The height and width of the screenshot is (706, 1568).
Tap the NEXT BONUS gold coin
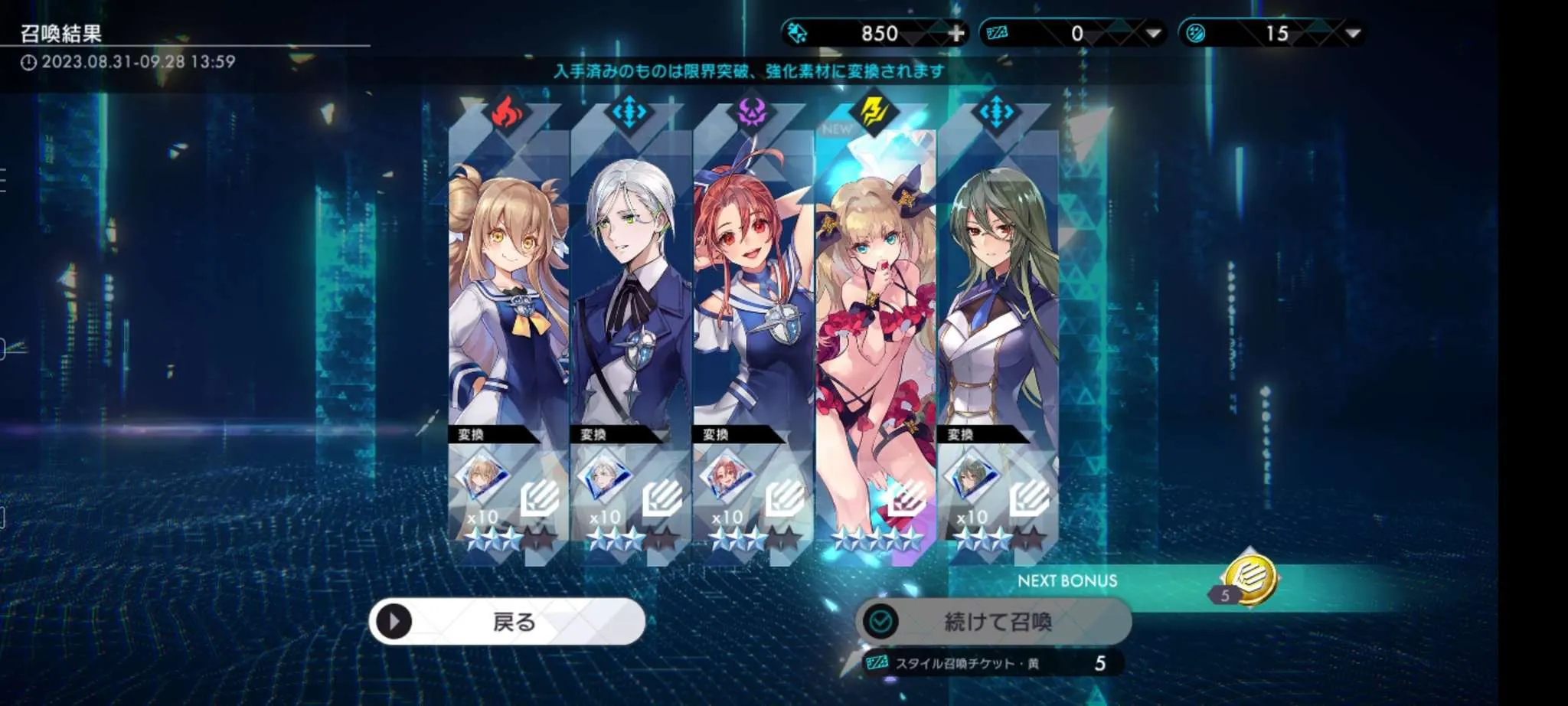(x=1249, y=579)
